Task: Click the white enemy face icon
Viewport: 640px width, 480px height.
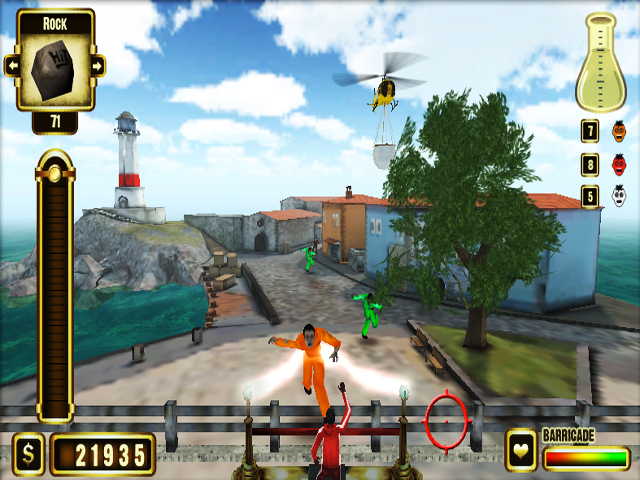Action: (619, 196)
